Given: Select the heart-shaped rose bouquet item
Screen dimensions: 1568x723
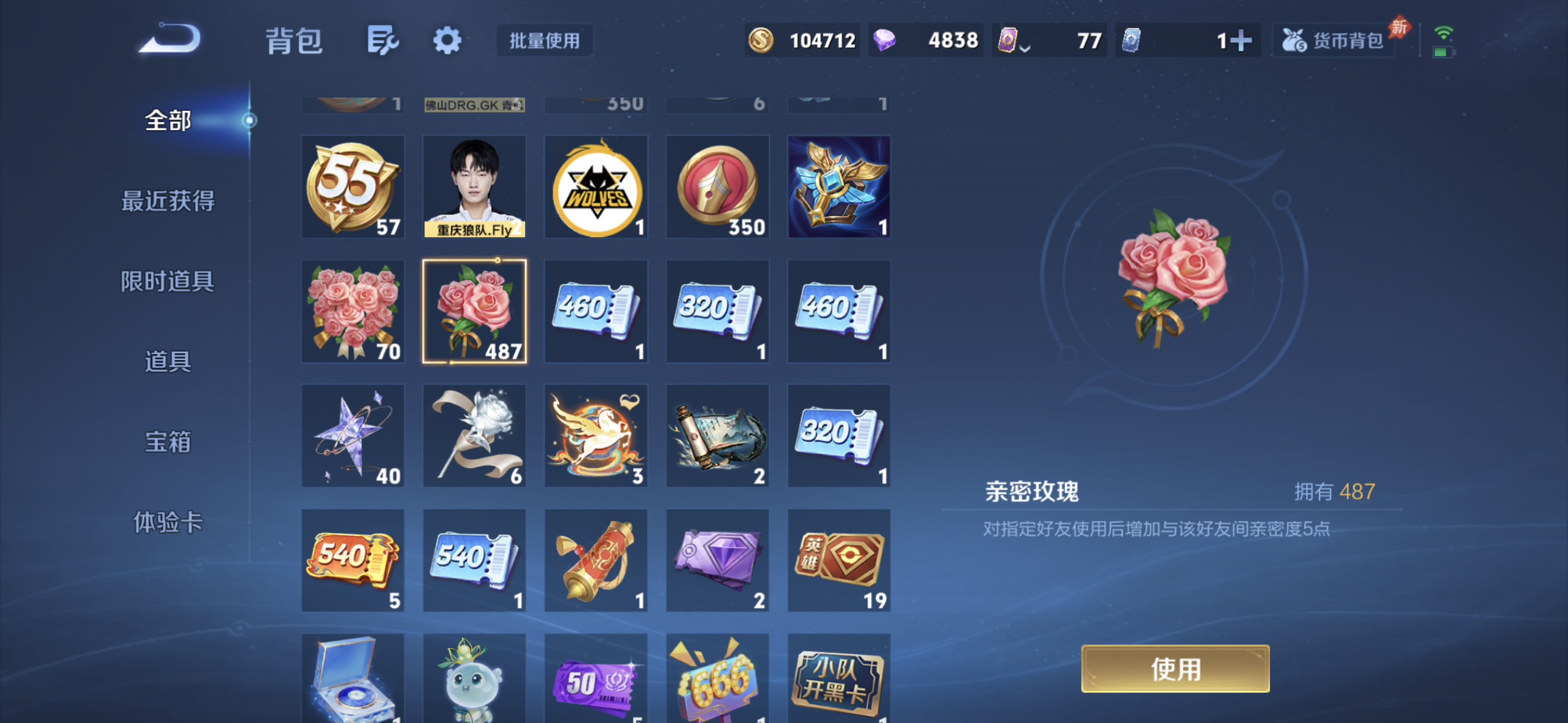Looking at the screenshot, I should click(353, 310).
